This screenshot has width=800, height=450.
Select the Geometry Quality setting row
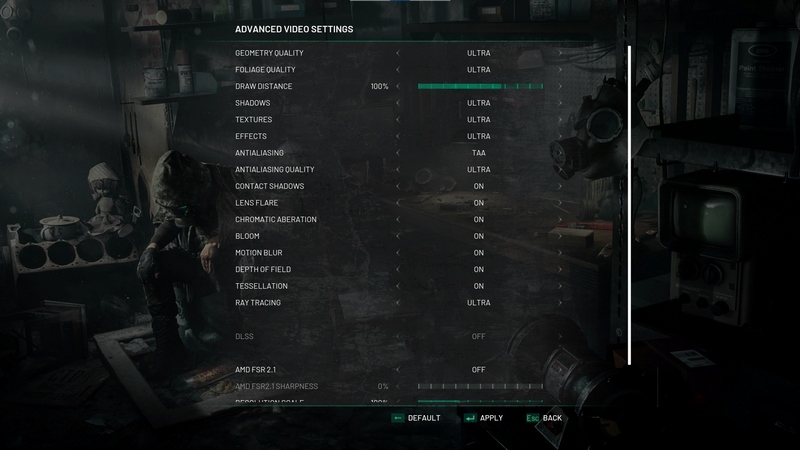tap(269, 53)
